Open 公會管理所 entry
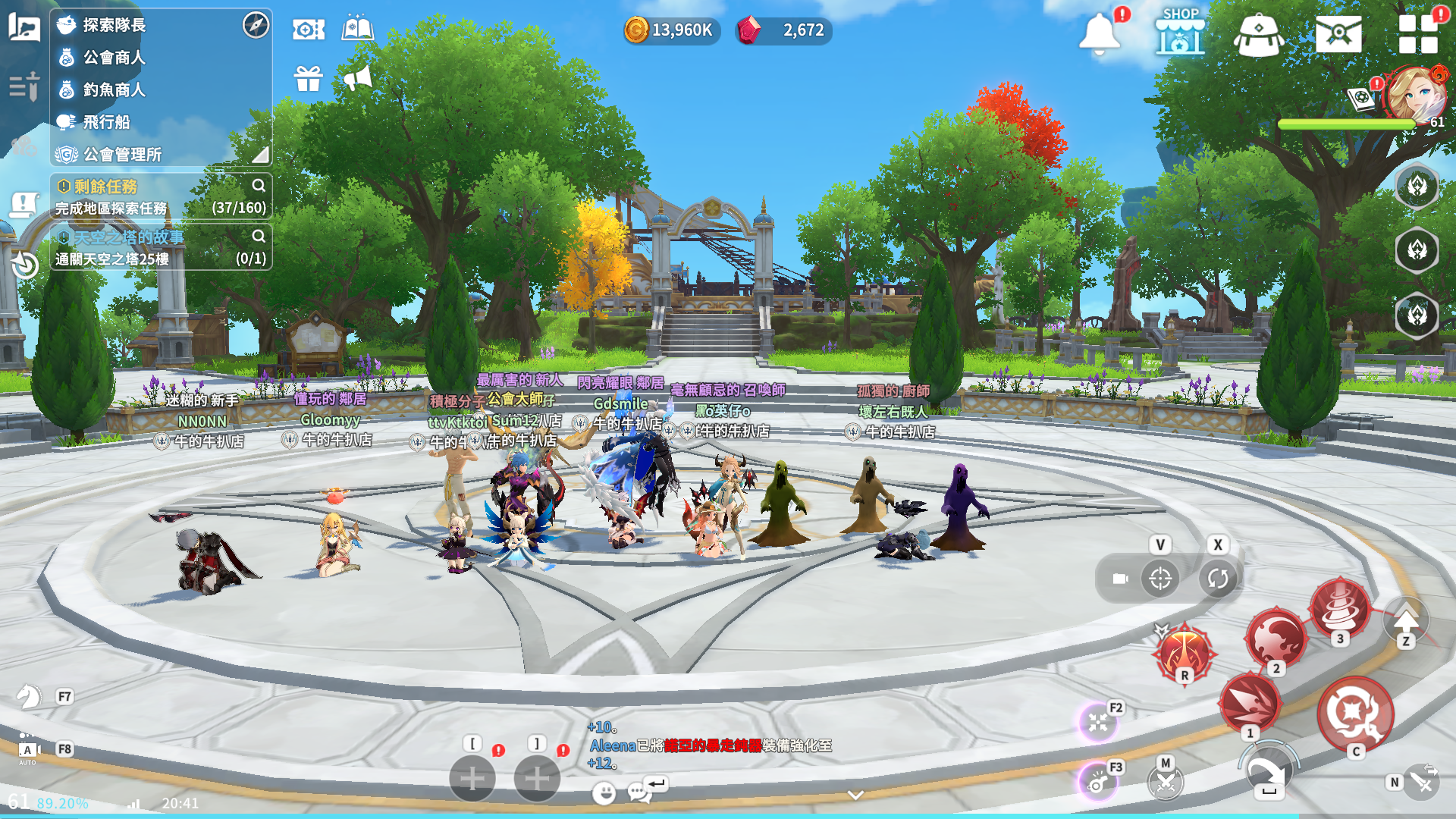 (122, 155)
